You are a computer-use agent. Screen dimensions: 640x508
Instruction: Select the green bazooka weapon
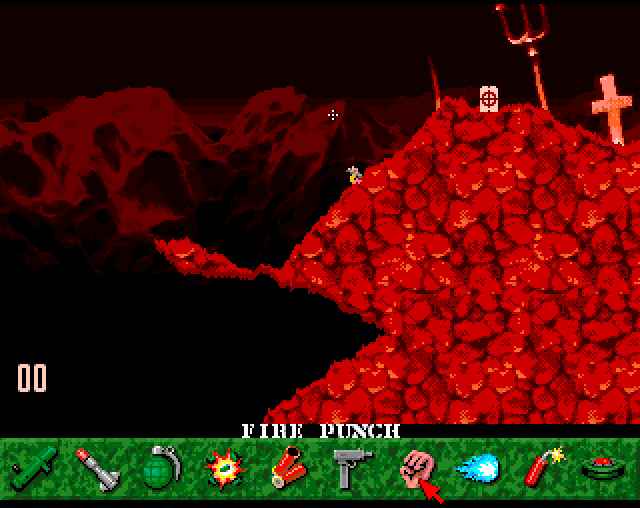35,467
